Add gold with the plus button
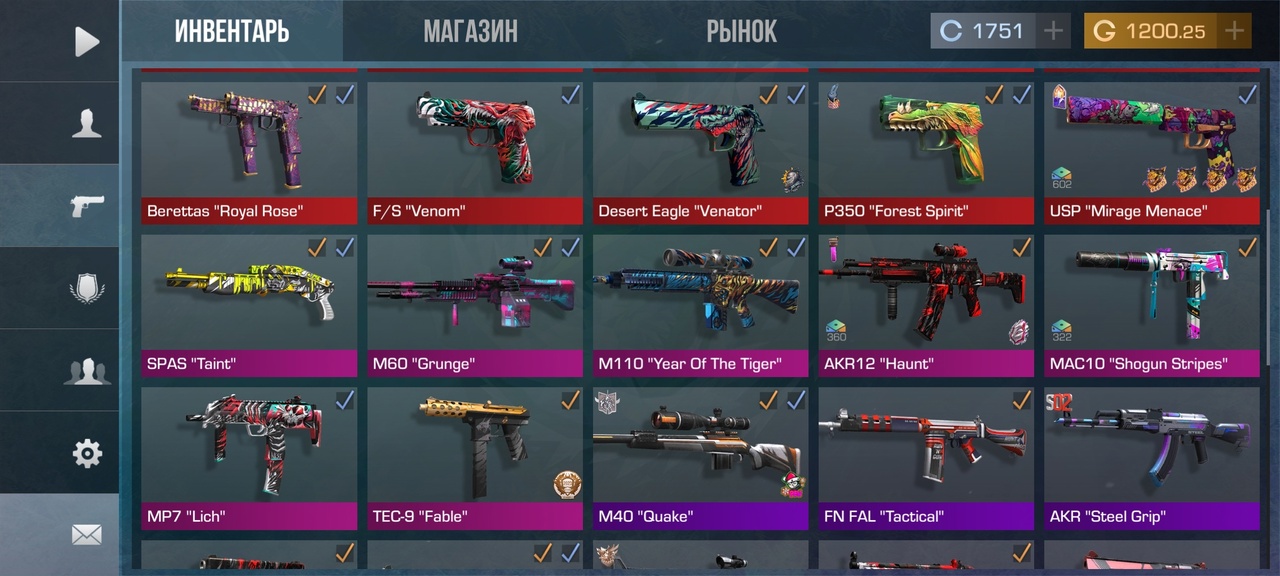 pos(1235,31)
